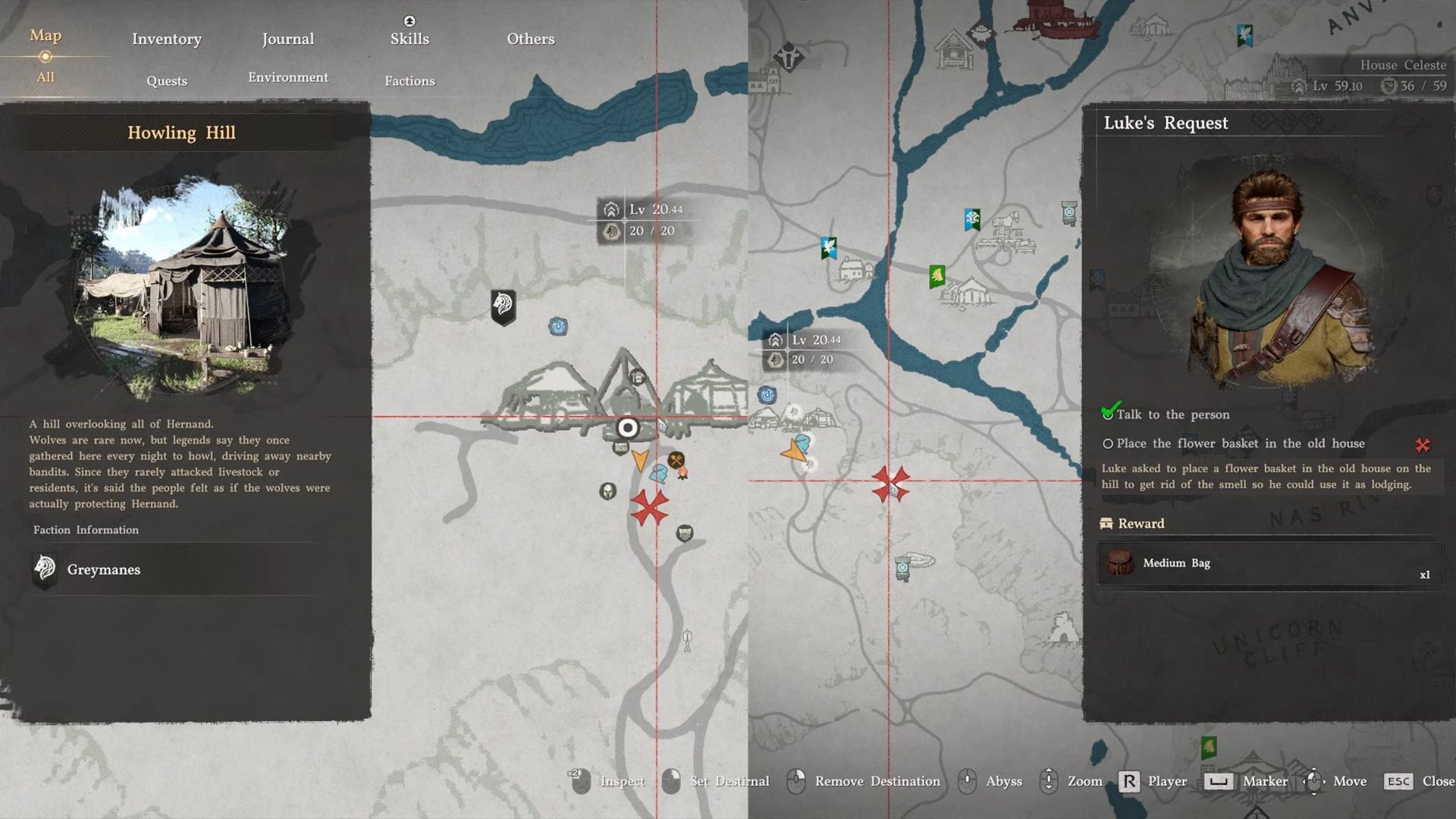Select the All map filter
Viewport: 1456px width, 819px height.
[45, 77]
